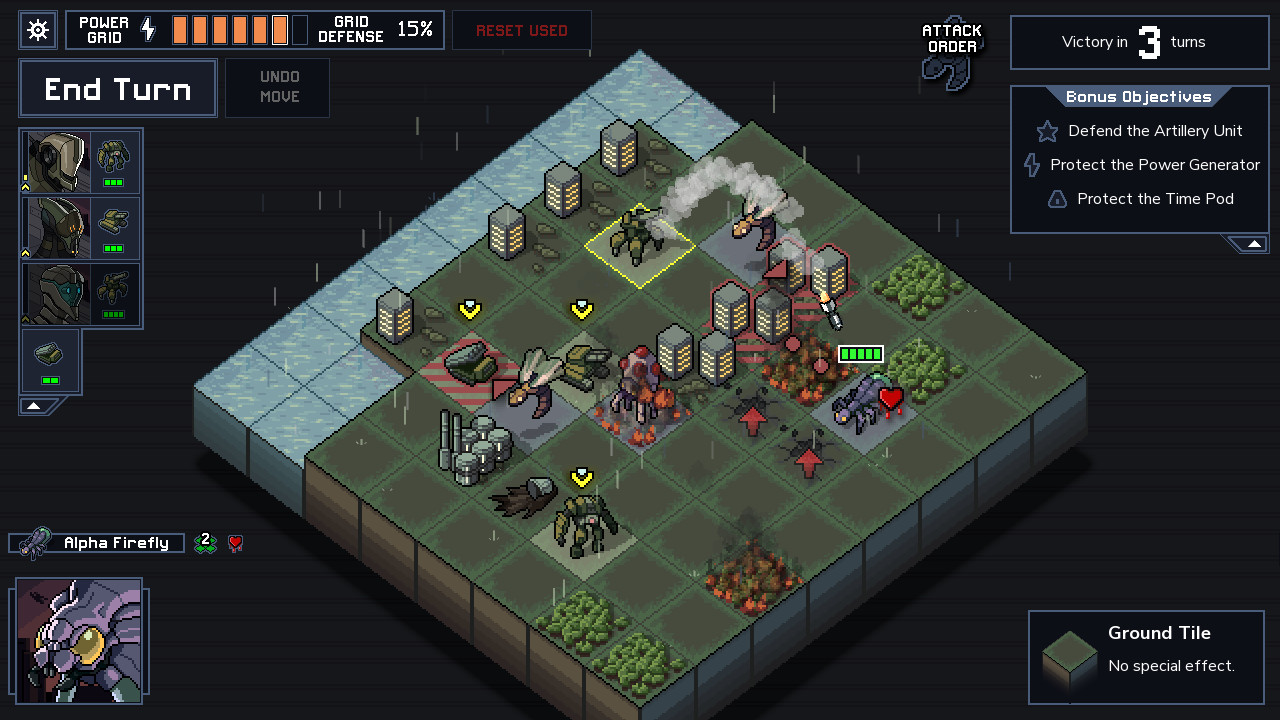Click the level-up chevron on the second pilot
This screenshot has width=1280, height=720.
25,252
